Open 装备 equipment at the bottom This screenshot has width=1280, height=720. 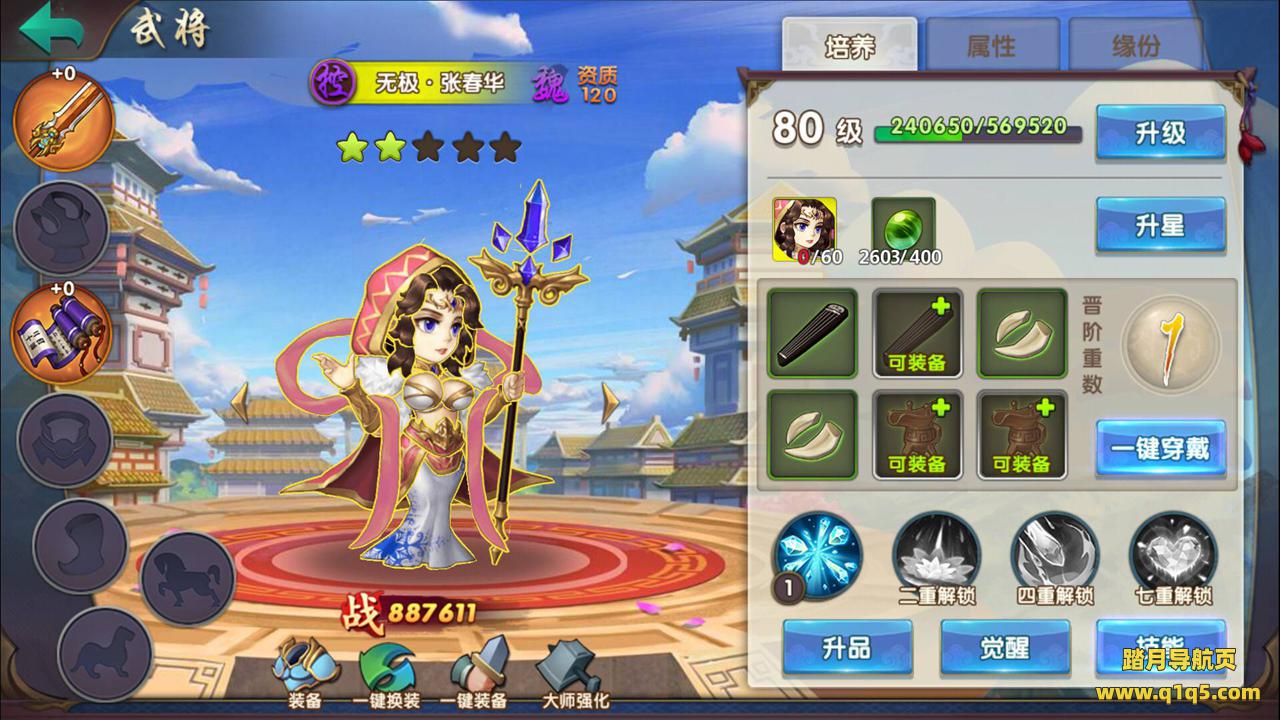coord(304,670)
